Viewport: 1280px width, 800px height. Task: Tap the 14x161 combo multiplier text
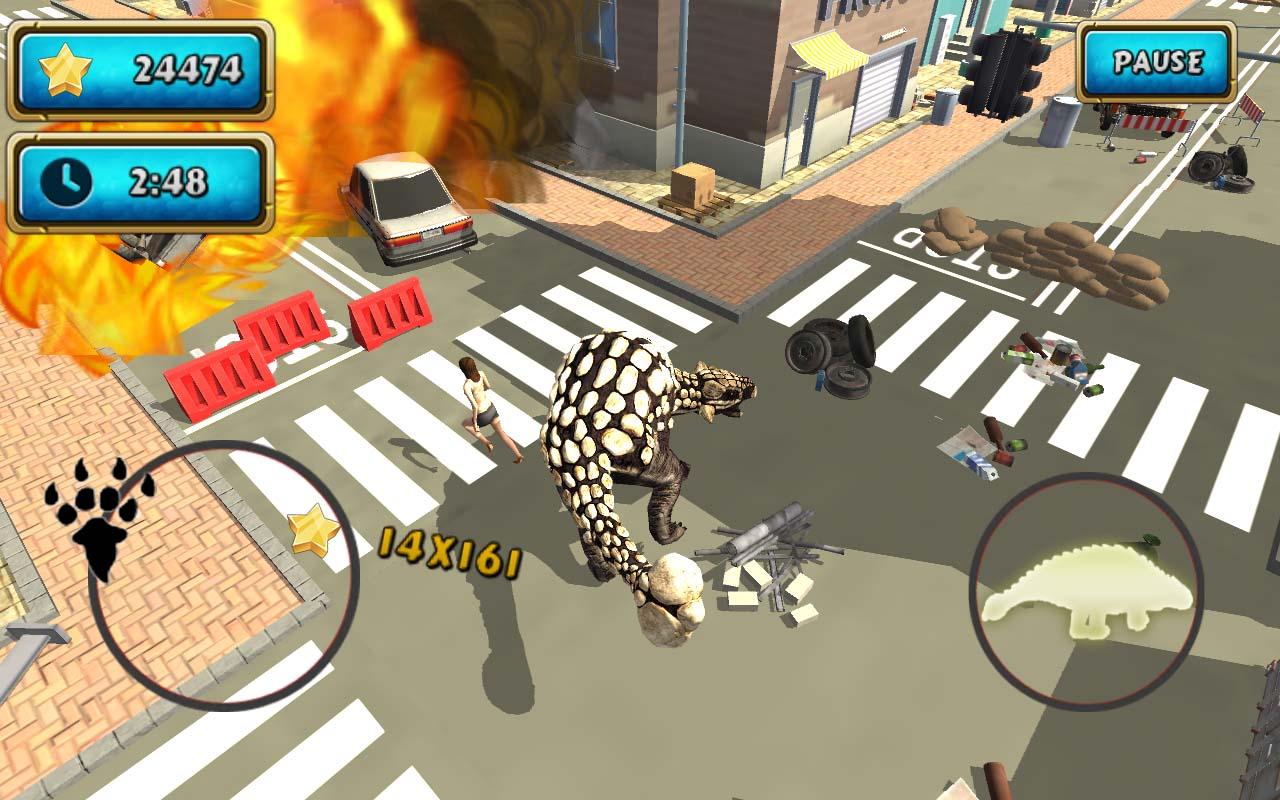pyautogui.click(x=447, y=548)
